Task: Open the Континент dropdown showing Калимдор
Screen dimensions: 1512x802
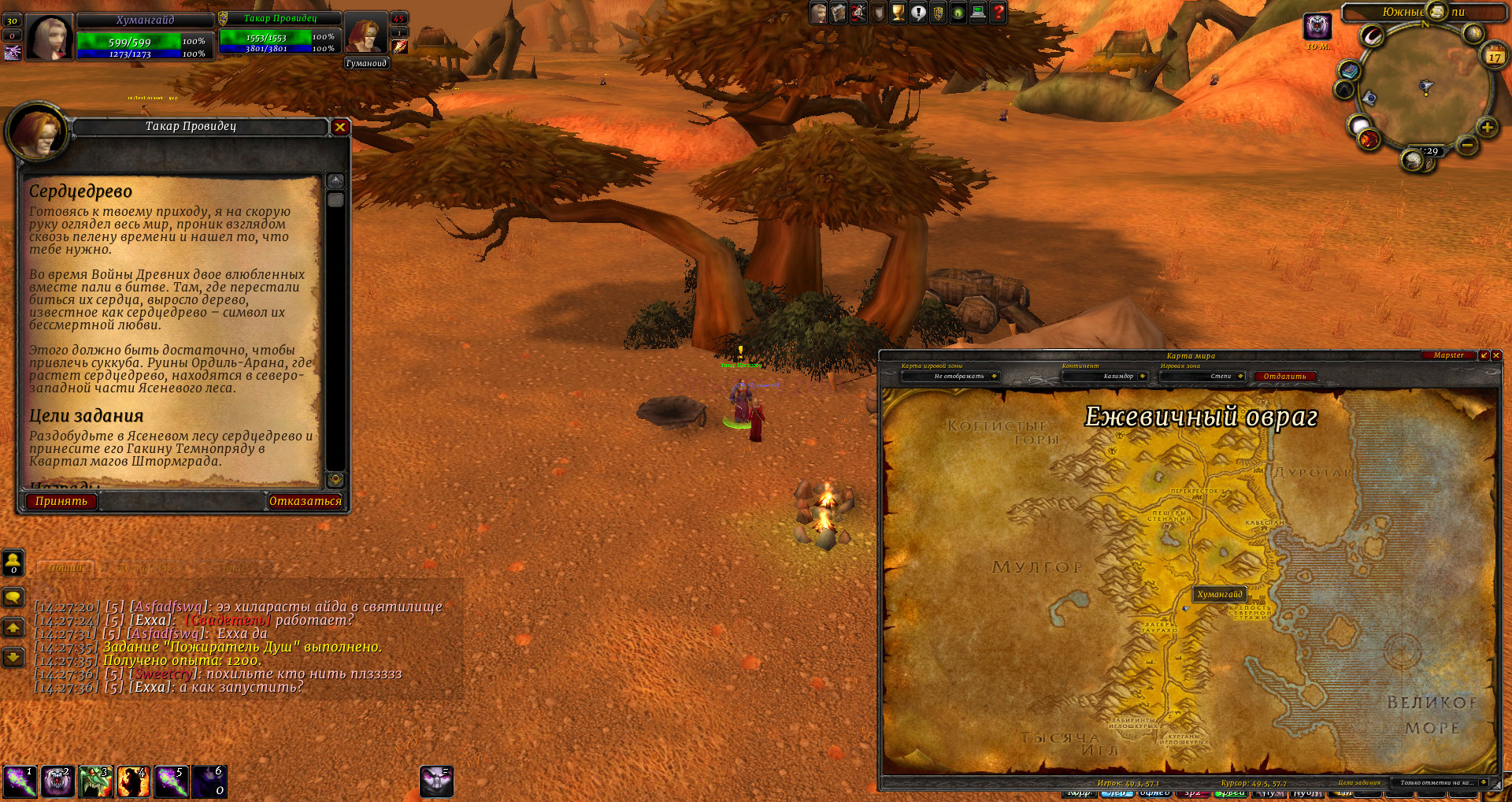Action: coord(1143,377)
